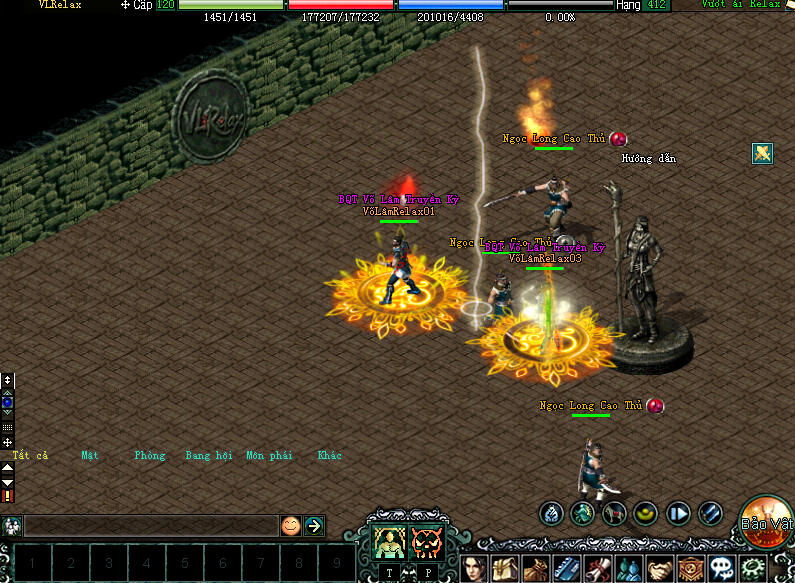Select the green warrior skill icon

pos(389,541)
